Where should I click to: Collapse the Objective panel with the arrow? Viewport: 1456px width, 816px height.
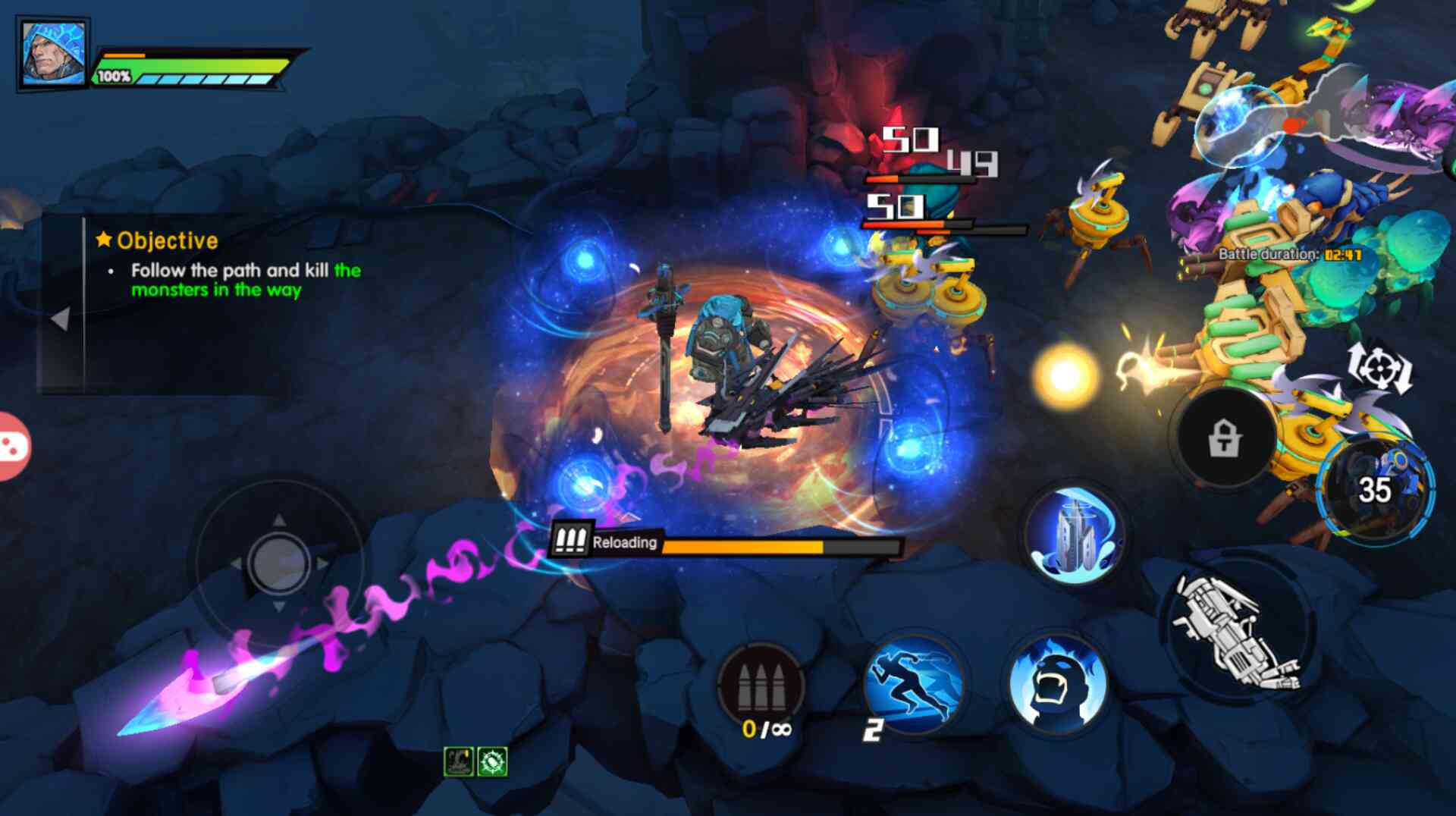(x=61, y=319)
